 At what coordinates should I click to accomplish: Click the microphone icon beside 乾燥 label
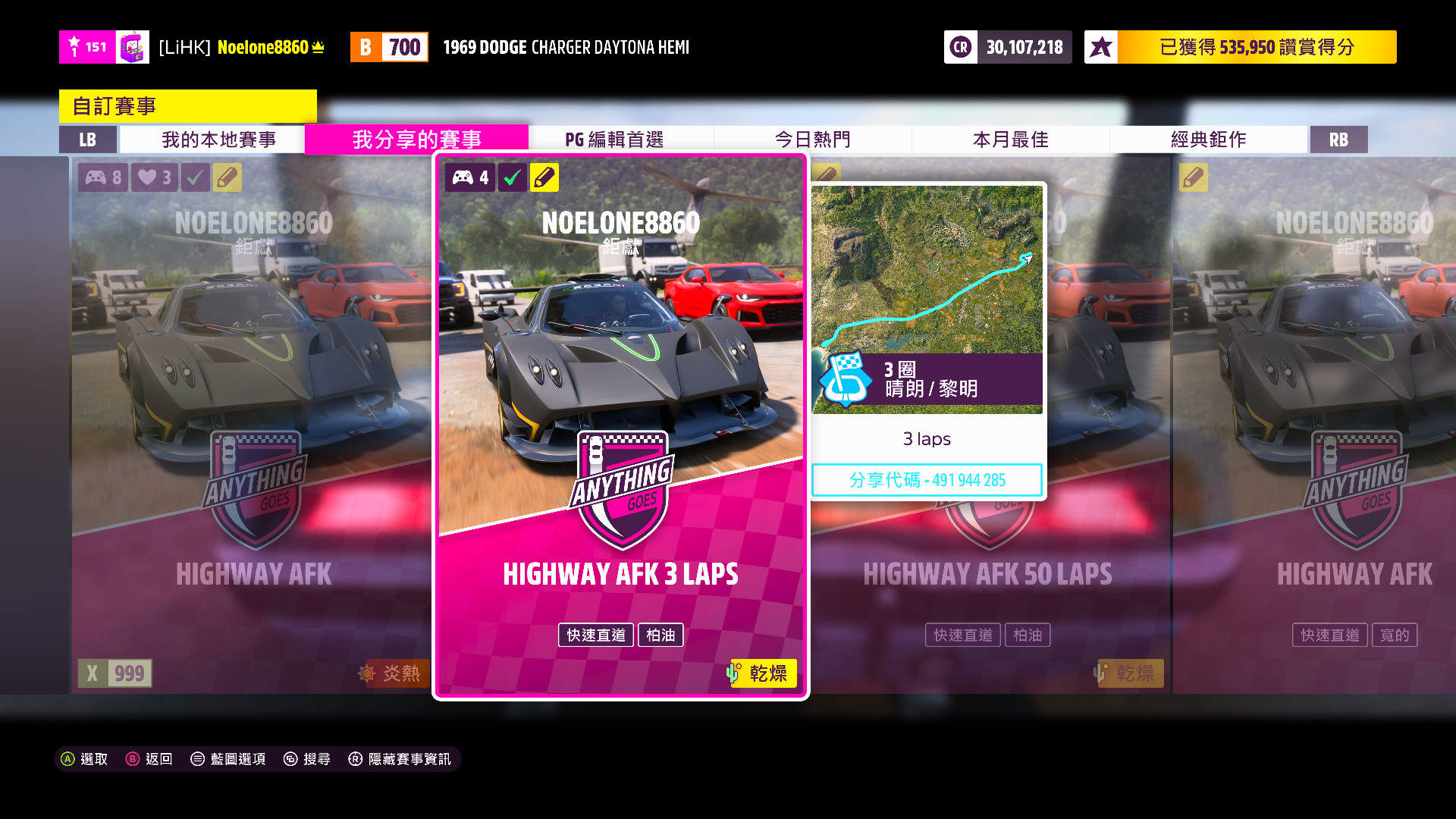tap(733, 673)
